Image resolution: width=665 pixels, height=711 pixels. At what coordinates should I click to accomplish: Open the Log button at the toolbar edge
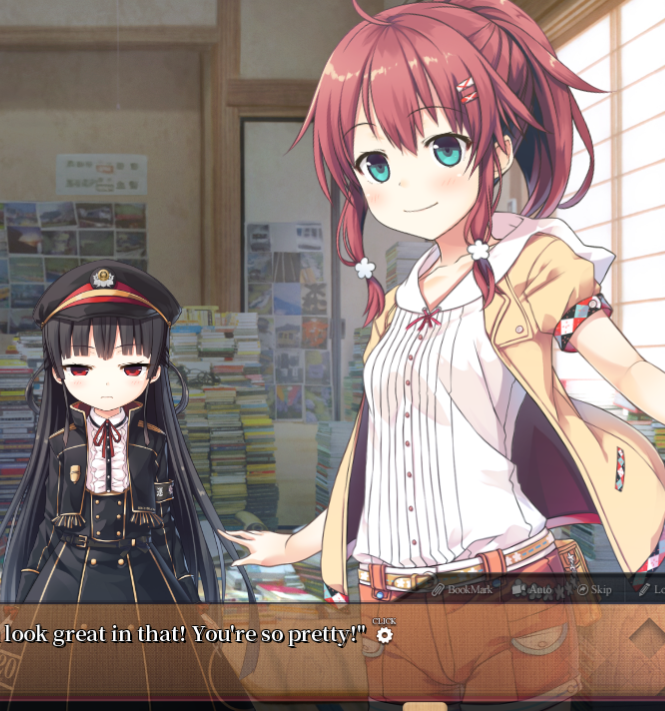651,590
